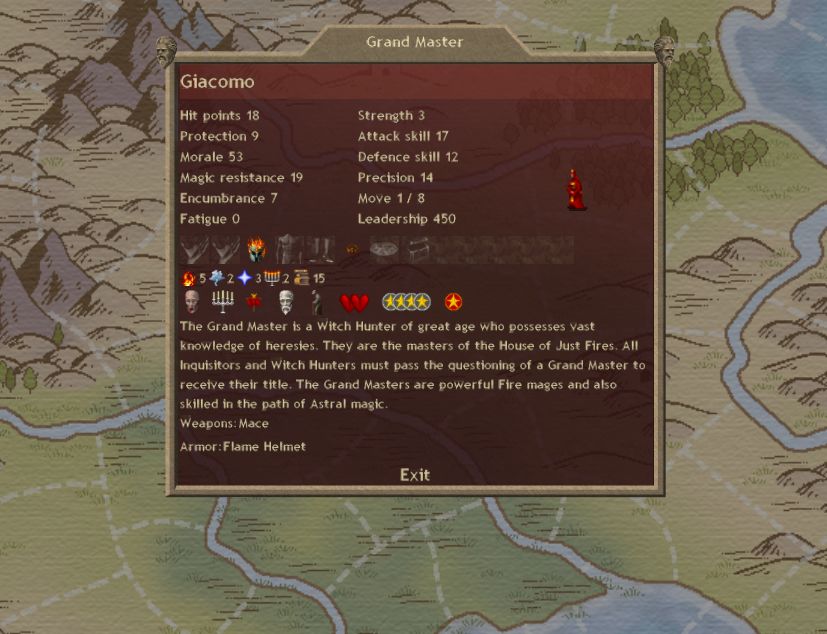Screen dimensions: 827x634
Task: Select the Flame Helmet equipment slot
Action: 257,249
